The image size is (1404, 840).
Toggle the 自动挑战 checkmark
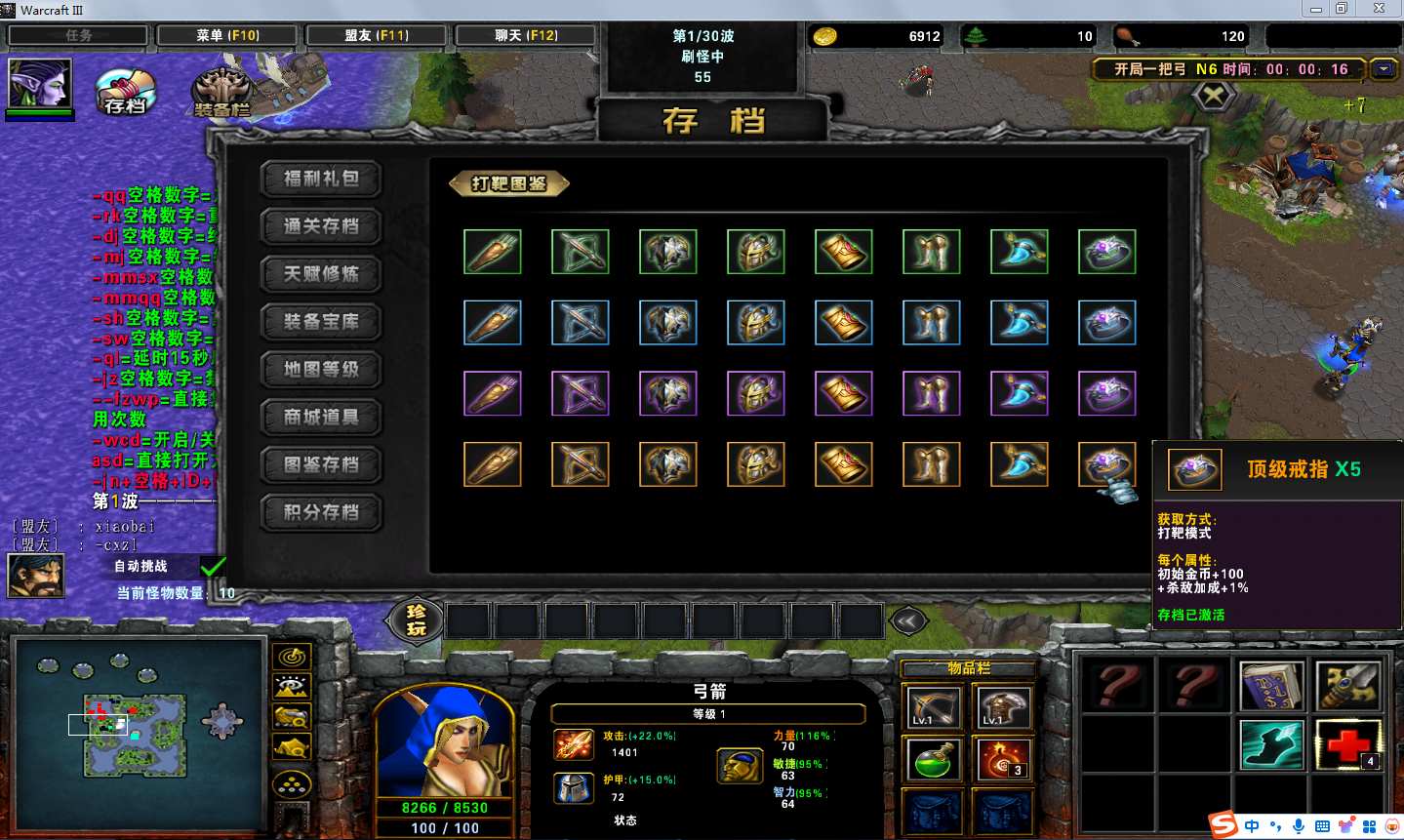coord(213,566)
